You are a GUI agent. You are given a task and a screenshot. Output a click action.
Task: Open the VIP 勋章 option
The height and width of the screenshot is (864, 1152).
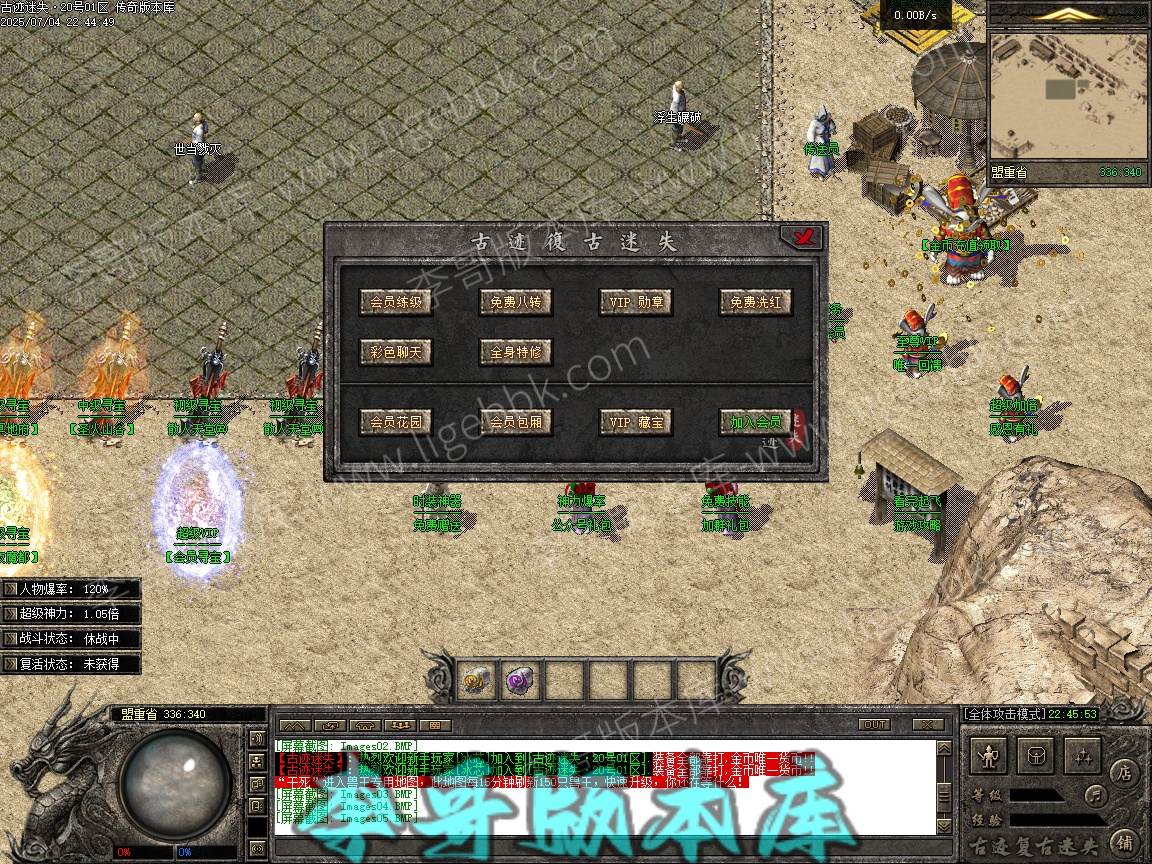click(636, 302)
